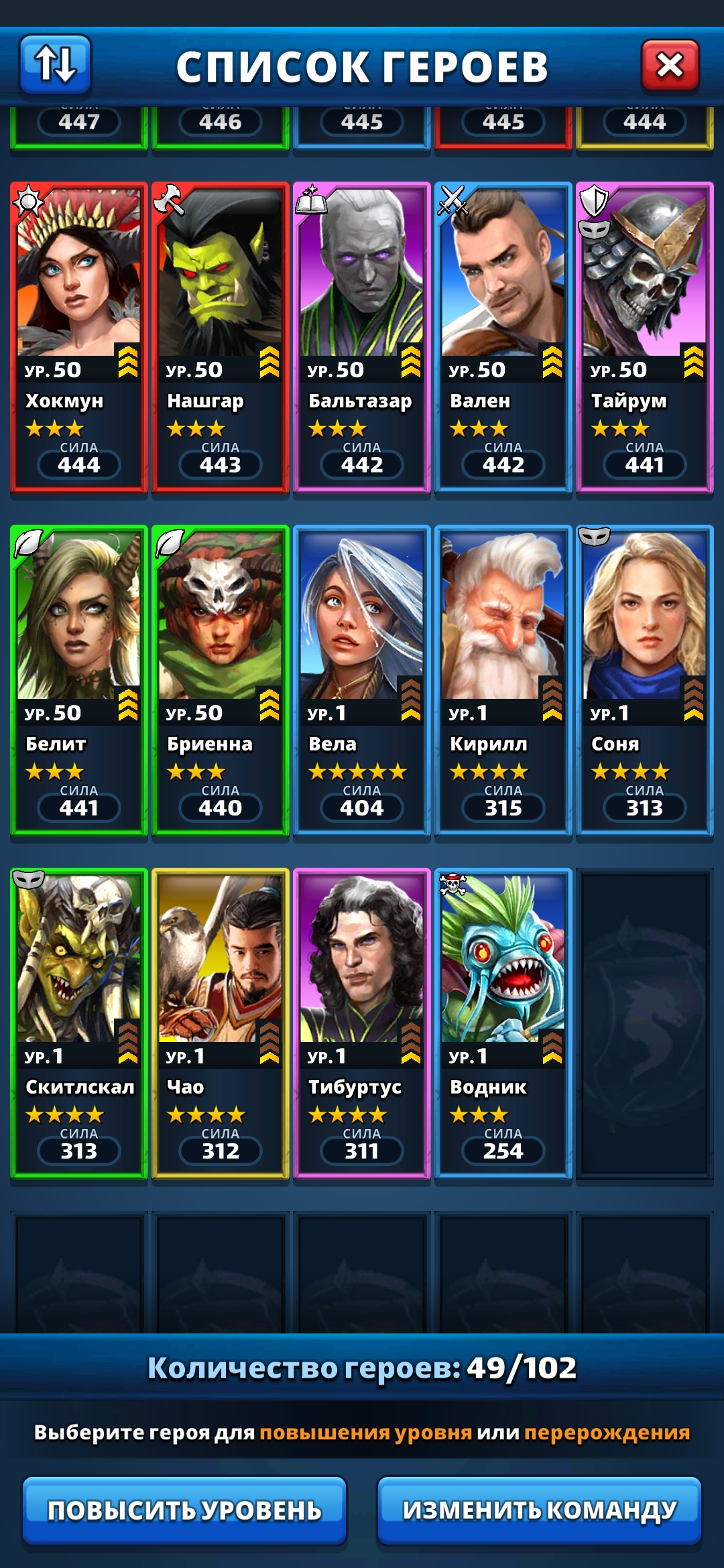Pick the fish-monster hero Водник
This screenshot has height=1568, width=724.
[503, 1021]
